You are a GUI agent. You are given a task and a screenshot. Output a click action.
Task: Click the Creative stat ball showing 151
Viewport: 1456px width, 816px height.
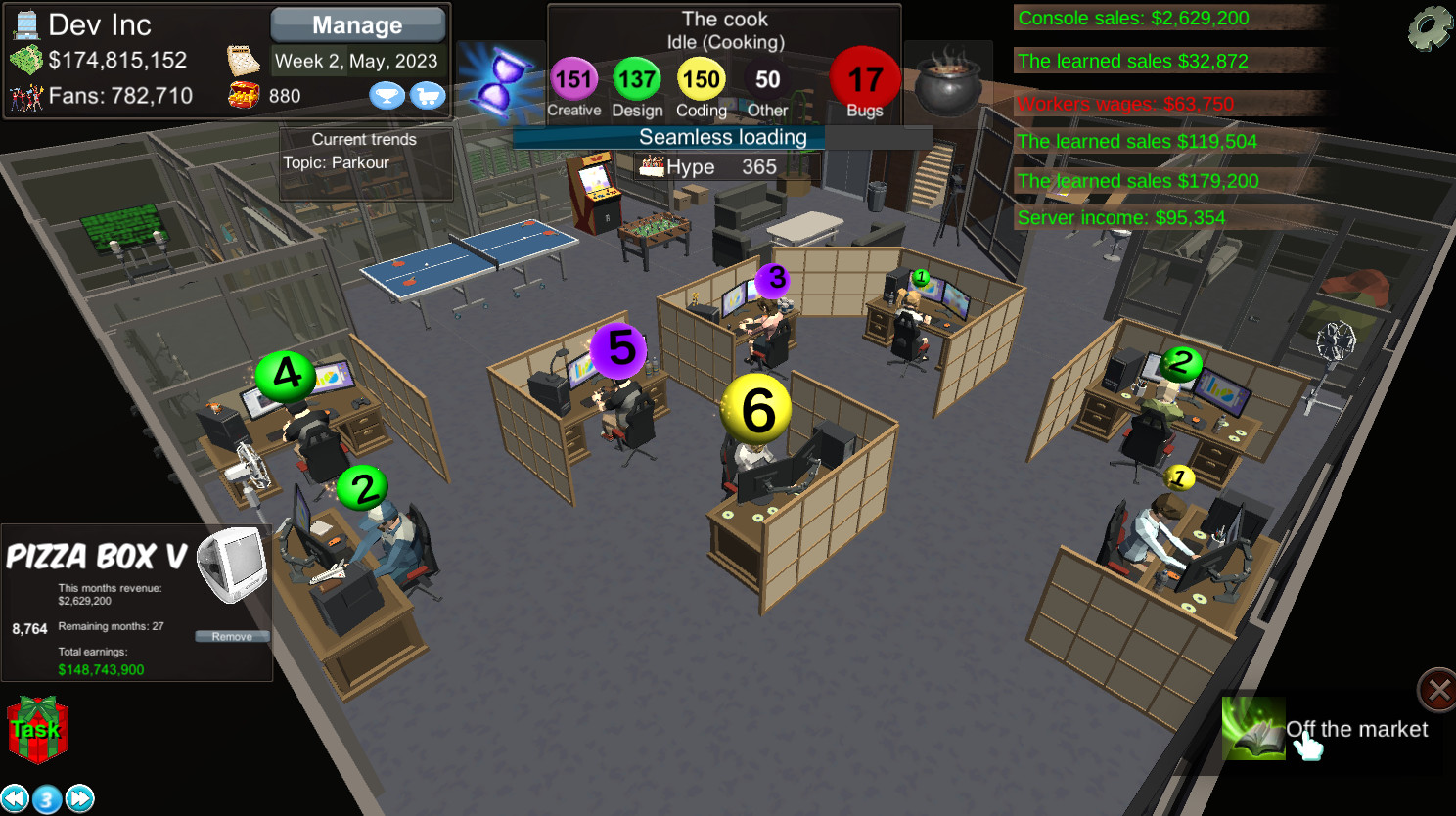(x=573, y=79)
